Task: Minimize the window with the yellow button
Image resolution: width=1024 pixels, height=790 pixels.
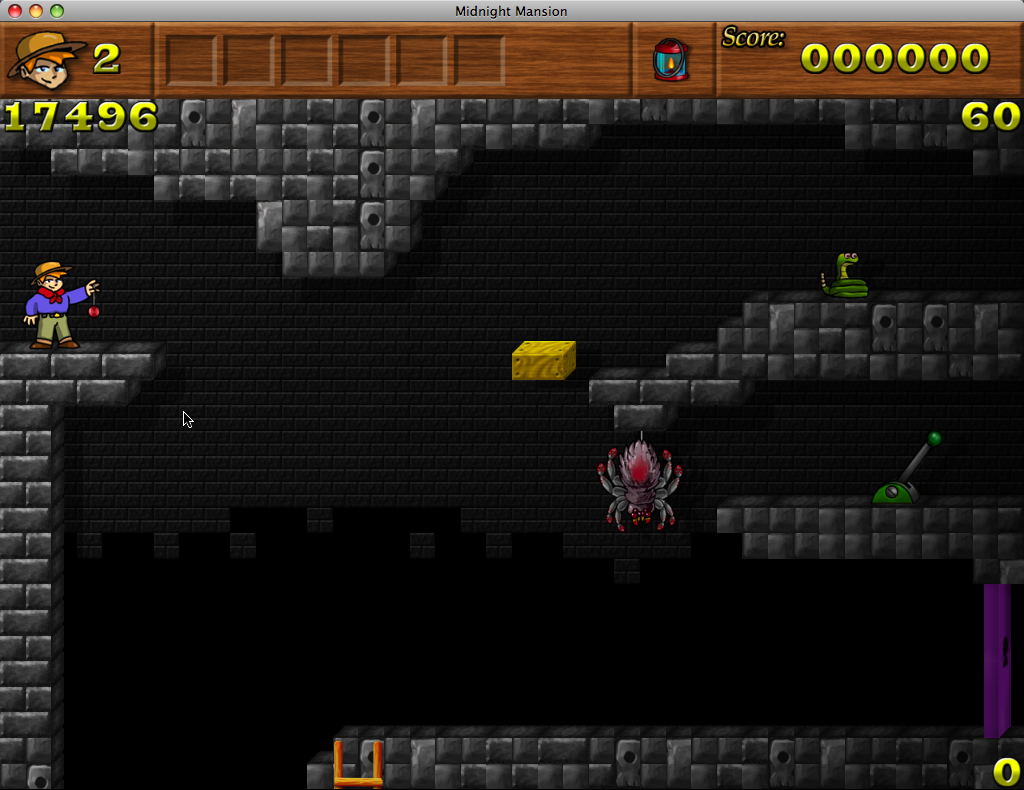Action: click(36, 11)
